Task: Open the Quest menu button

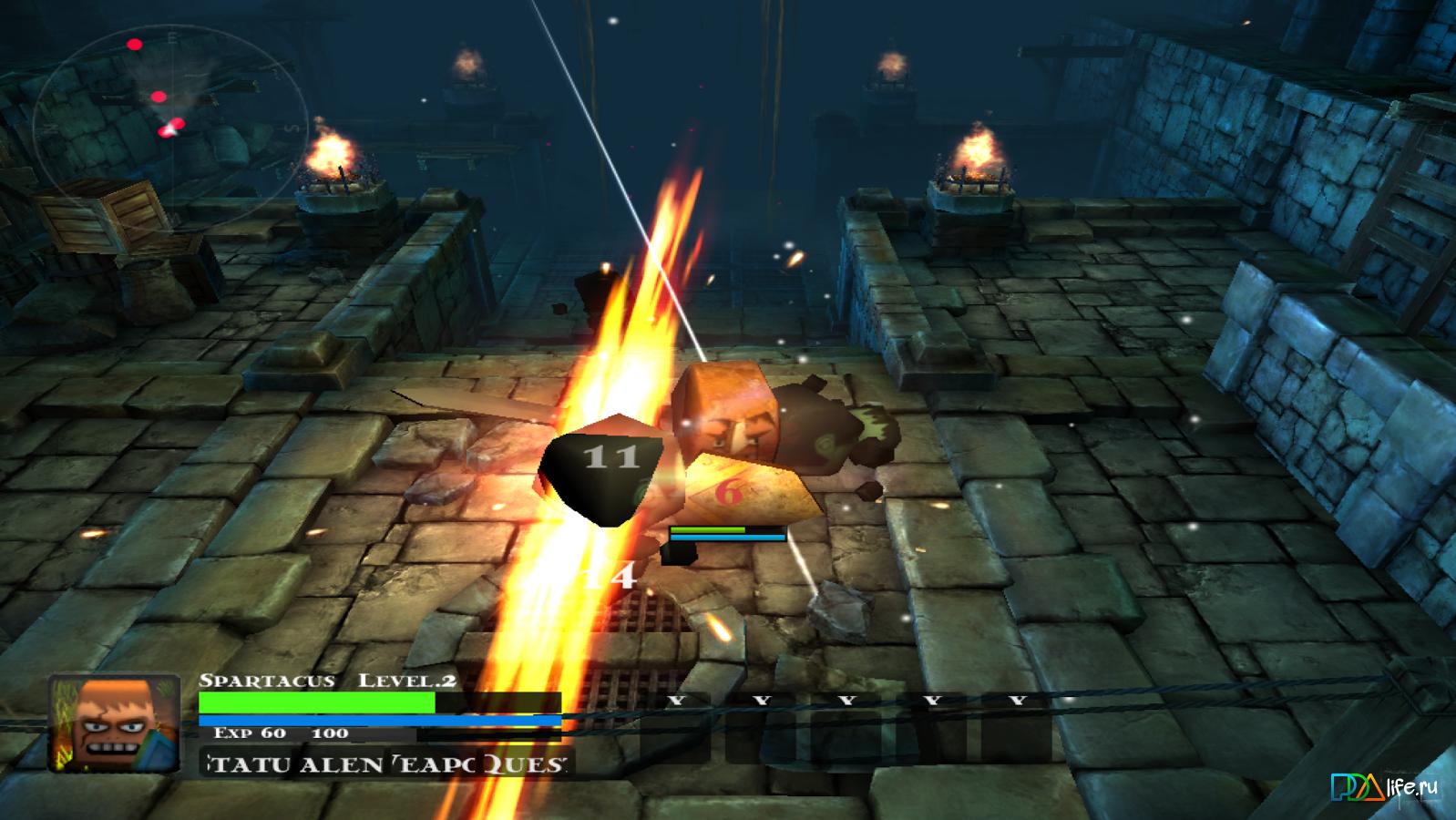Action: (526, 764)
